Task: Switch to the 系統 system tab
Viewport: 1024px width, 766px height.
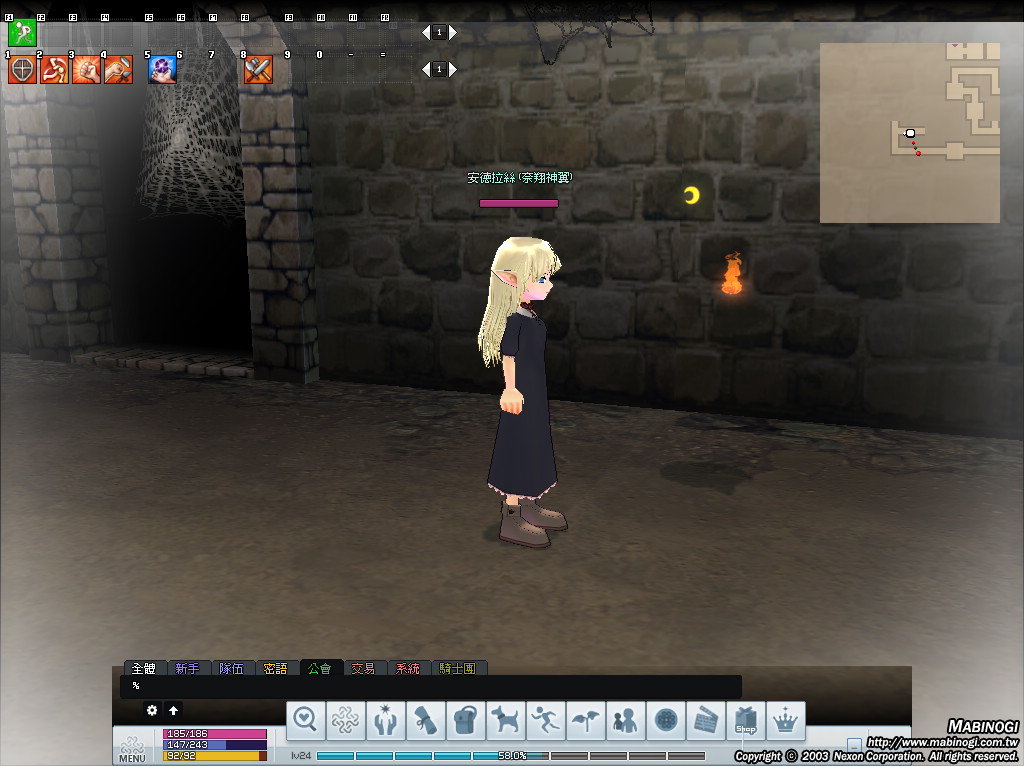Action: point(407,668)
